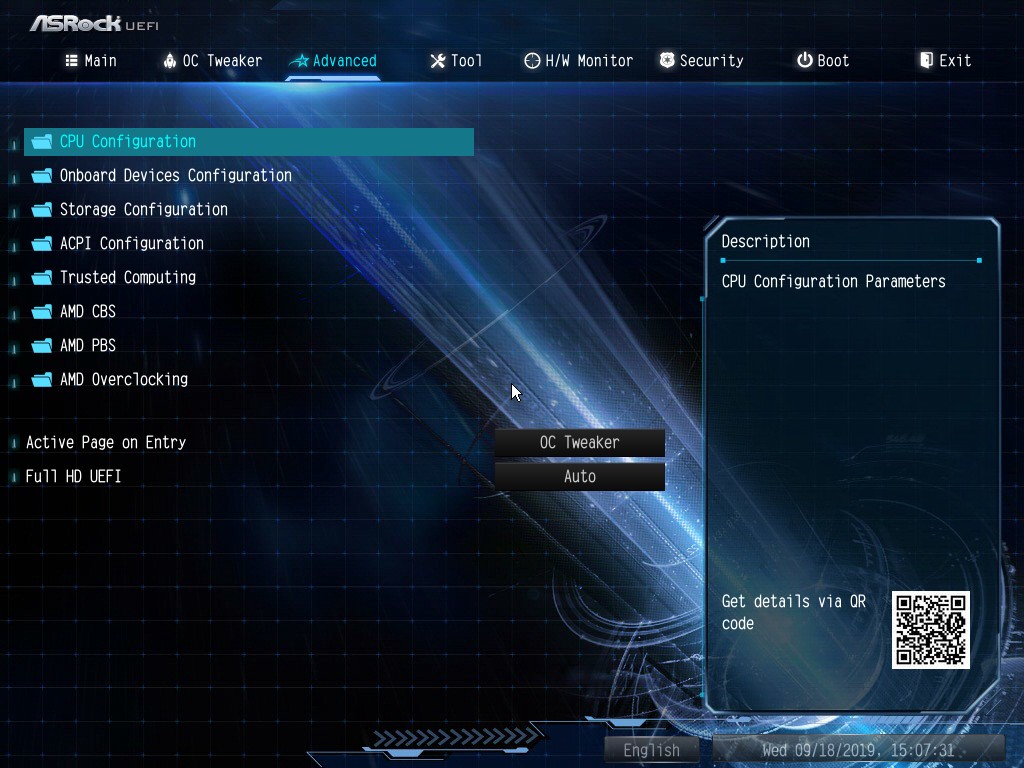This screenshot has height=768, width=1024.
Task: Open Storage Configuration settings
Action: (143, 210)
